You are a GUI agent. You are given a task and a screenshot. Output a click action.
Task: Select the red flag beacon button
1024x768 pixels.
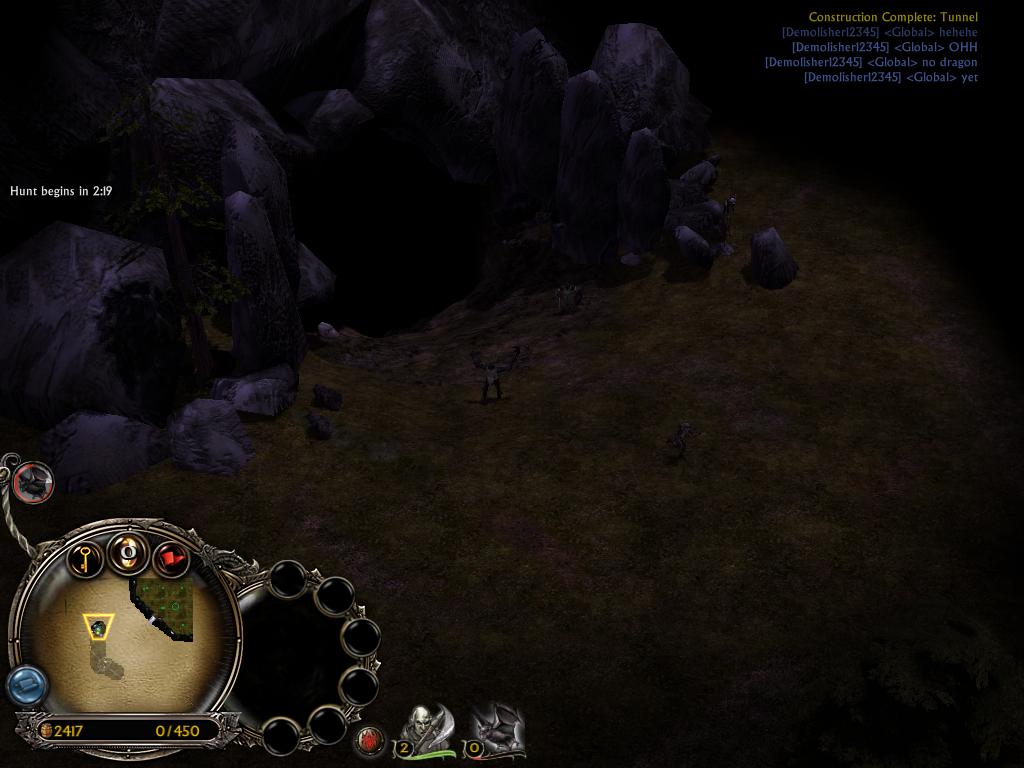[x=171, y=558]
